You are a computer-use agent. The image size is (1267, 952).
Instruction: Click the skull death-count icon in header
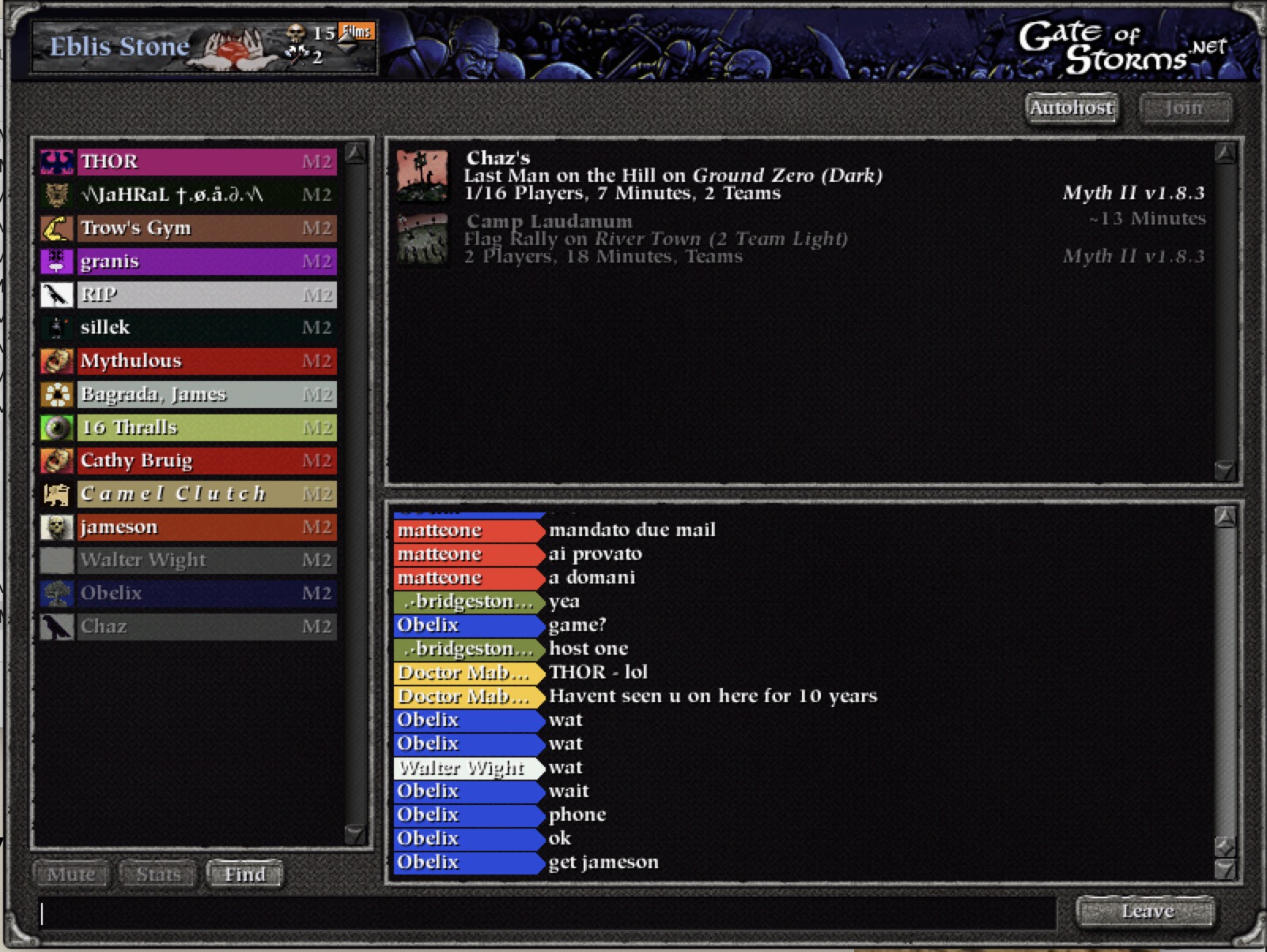297,33
